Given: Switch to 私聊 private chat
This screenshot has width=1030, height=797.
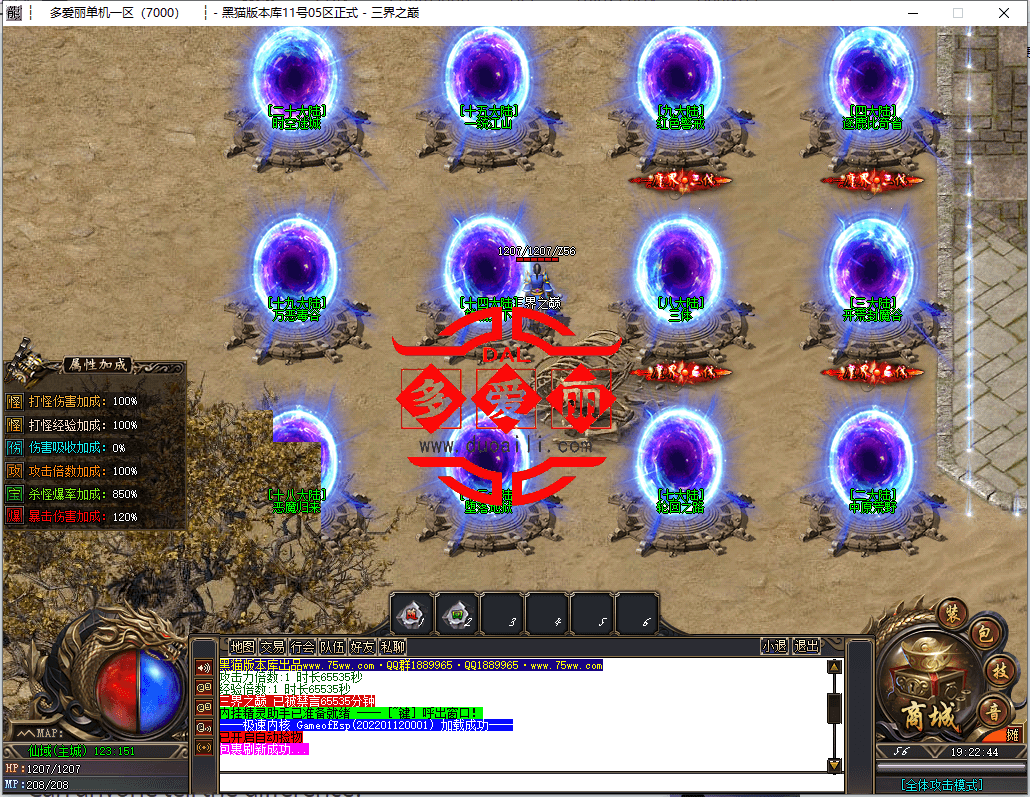Looking at the screenshot, I should (x=392, y=646).
